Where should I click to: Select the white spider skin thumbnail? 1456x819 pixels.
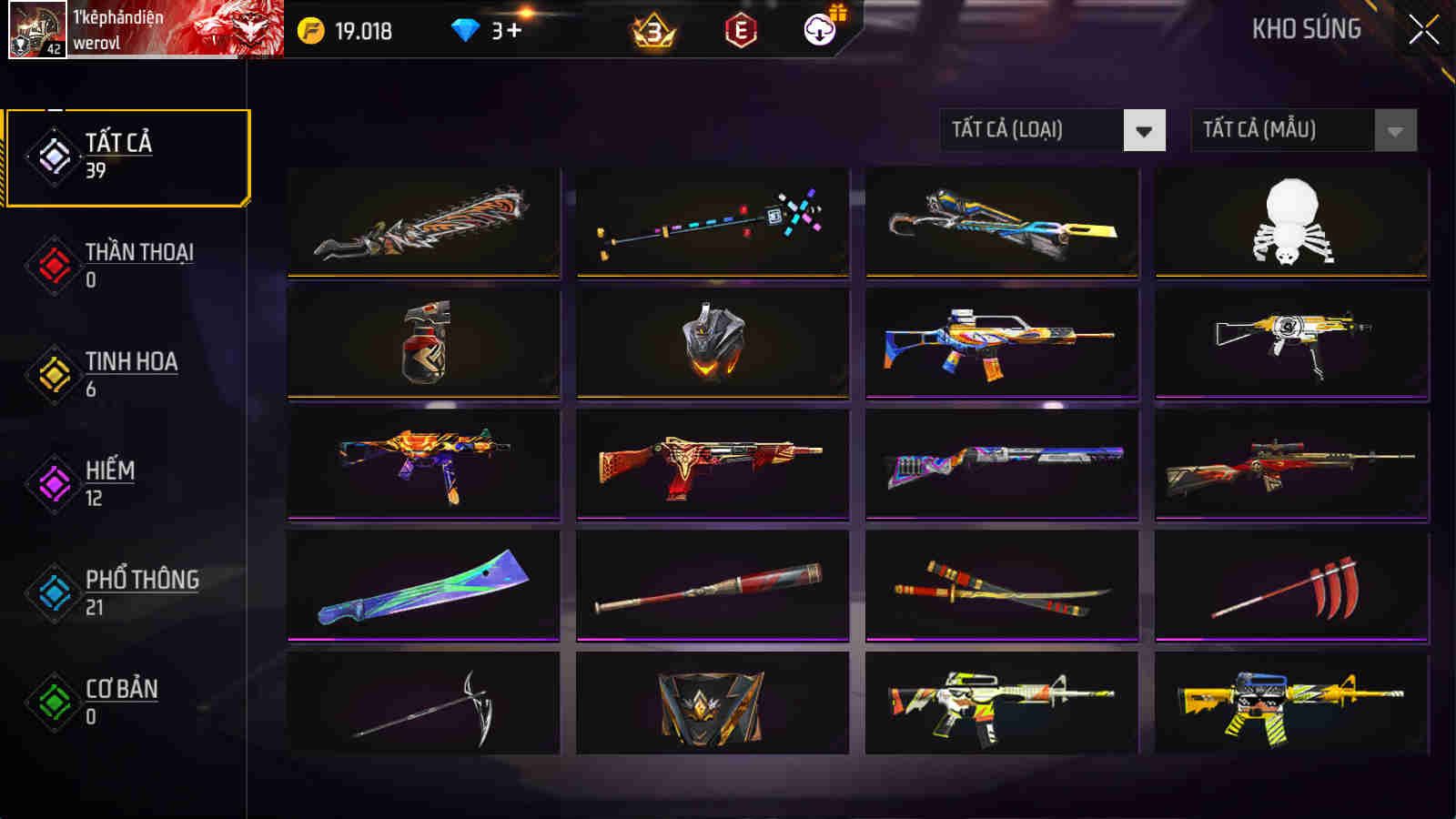click(1292, 223)
